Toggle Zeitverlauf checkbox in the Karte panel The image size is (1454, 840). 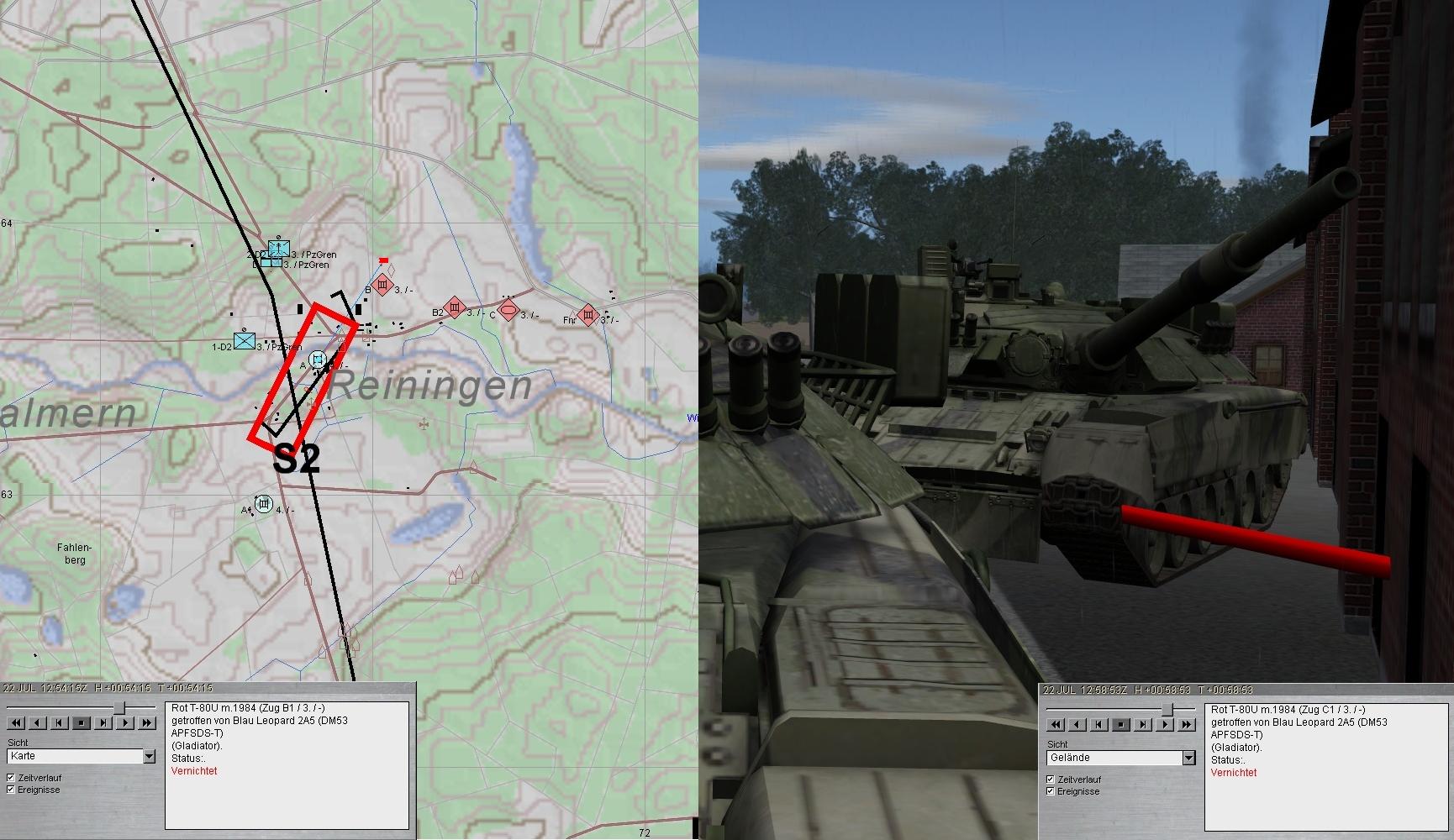pos(11,778)
